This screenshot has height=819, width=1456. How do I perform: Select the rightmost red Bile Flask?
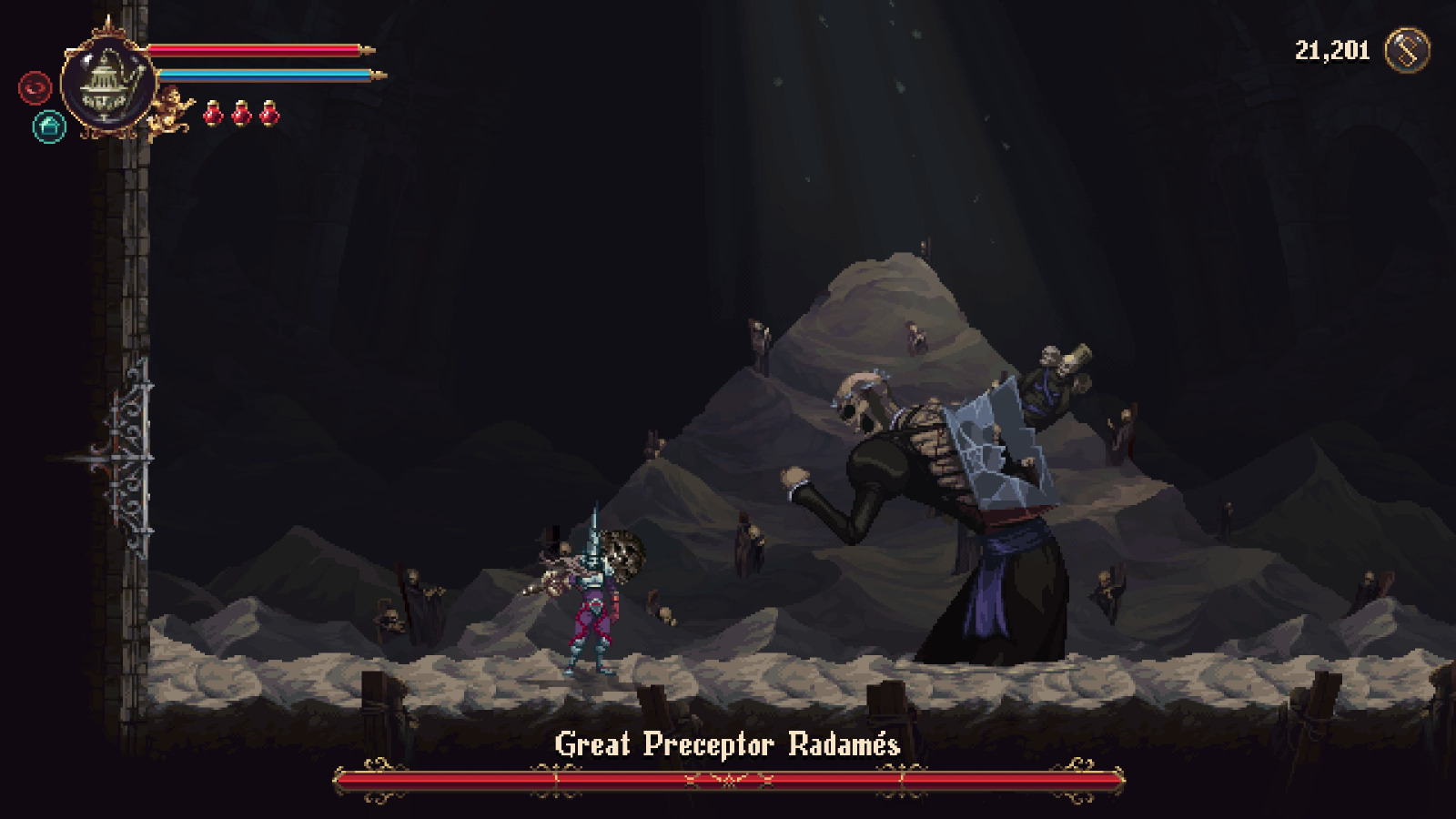(x=268, y=115)
